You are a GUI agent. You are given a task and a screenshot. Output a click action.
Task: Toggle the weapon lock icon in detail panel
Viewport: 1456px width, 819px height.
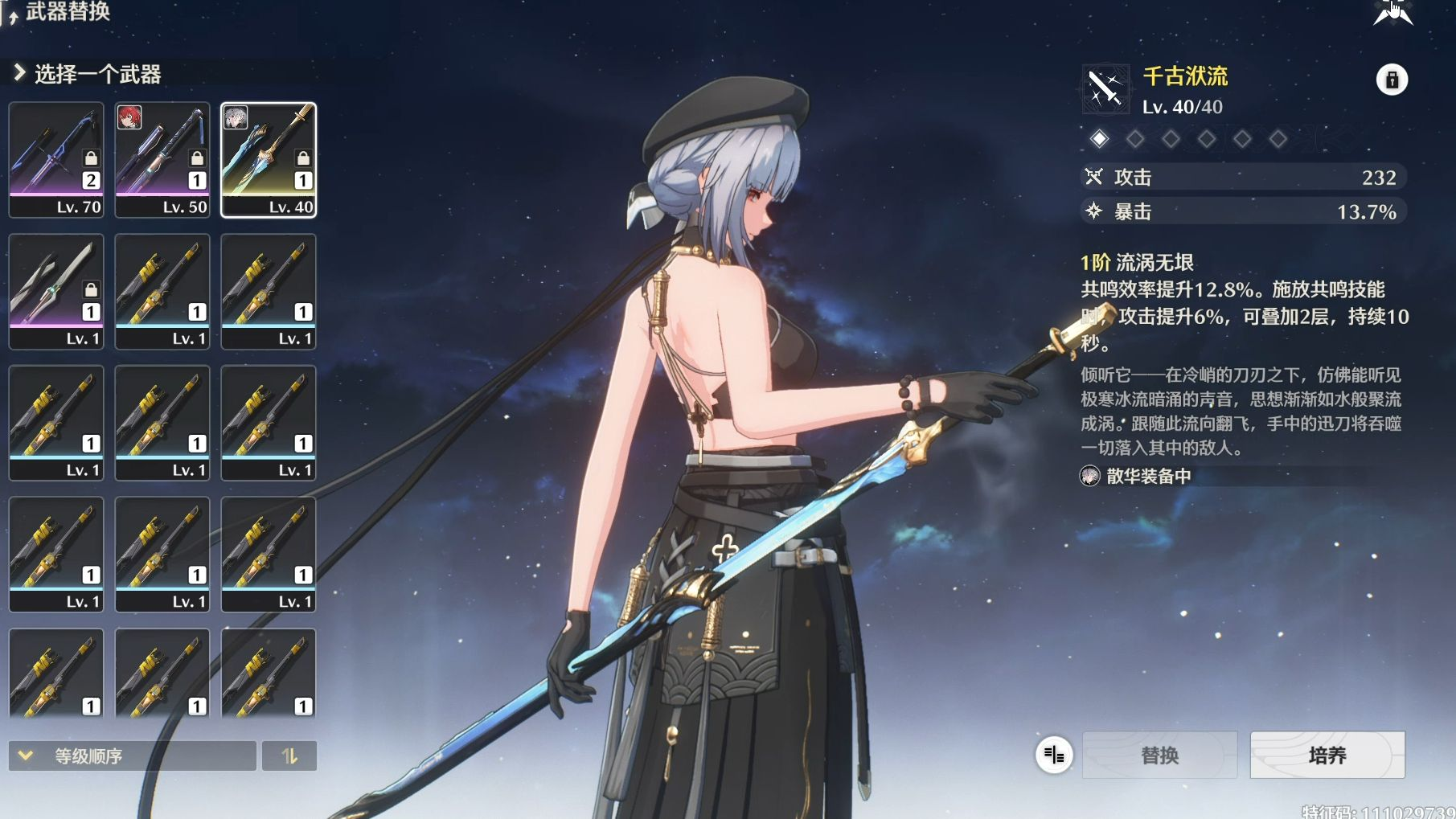1392,78
